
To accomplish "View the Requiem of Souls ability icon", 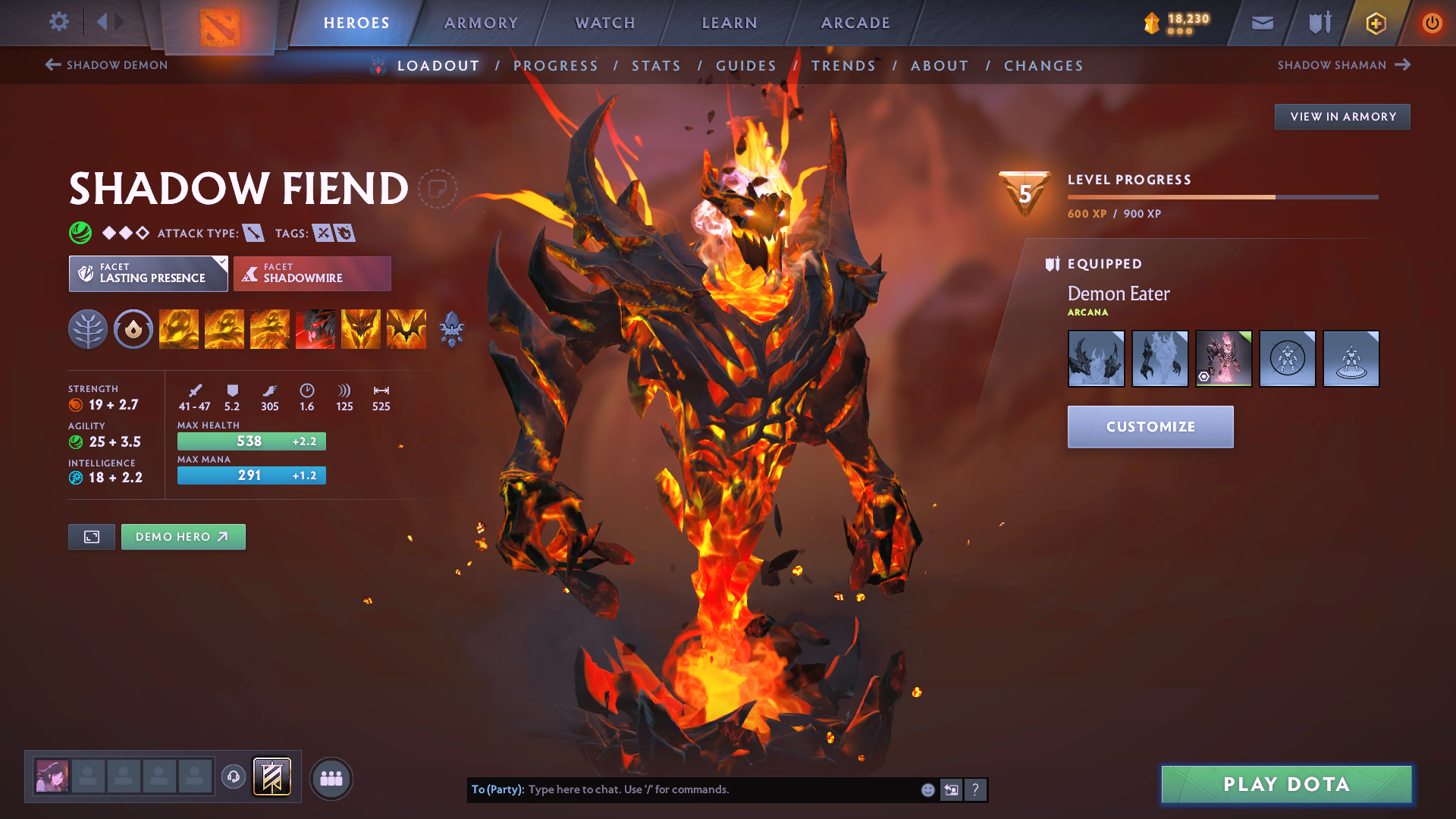I will click(x=406, y=328).
